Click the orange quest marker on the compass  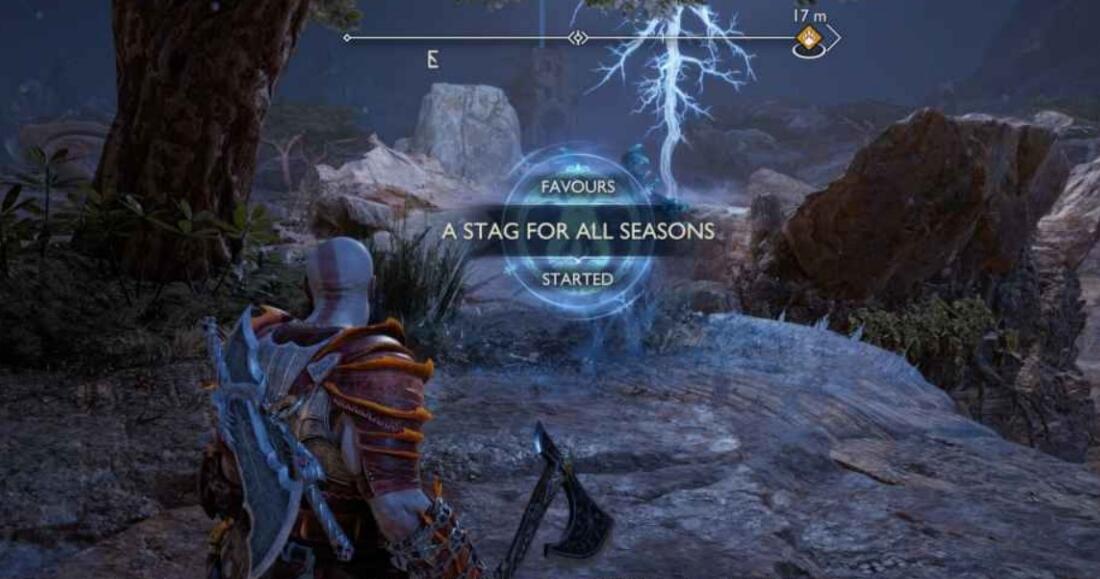coord(808,39)
